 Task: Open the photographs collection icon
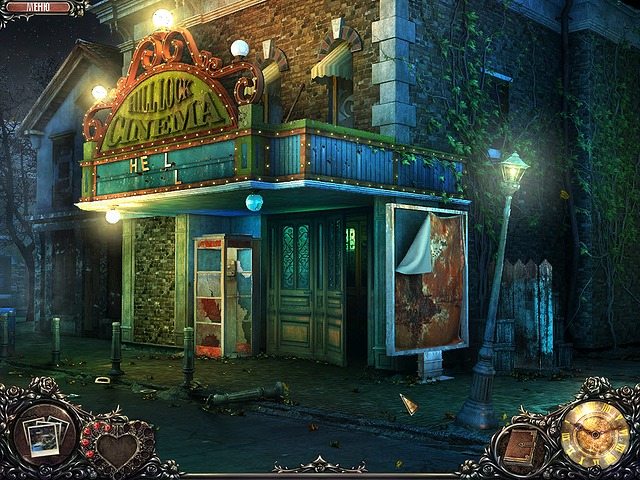tap(44, 436)
